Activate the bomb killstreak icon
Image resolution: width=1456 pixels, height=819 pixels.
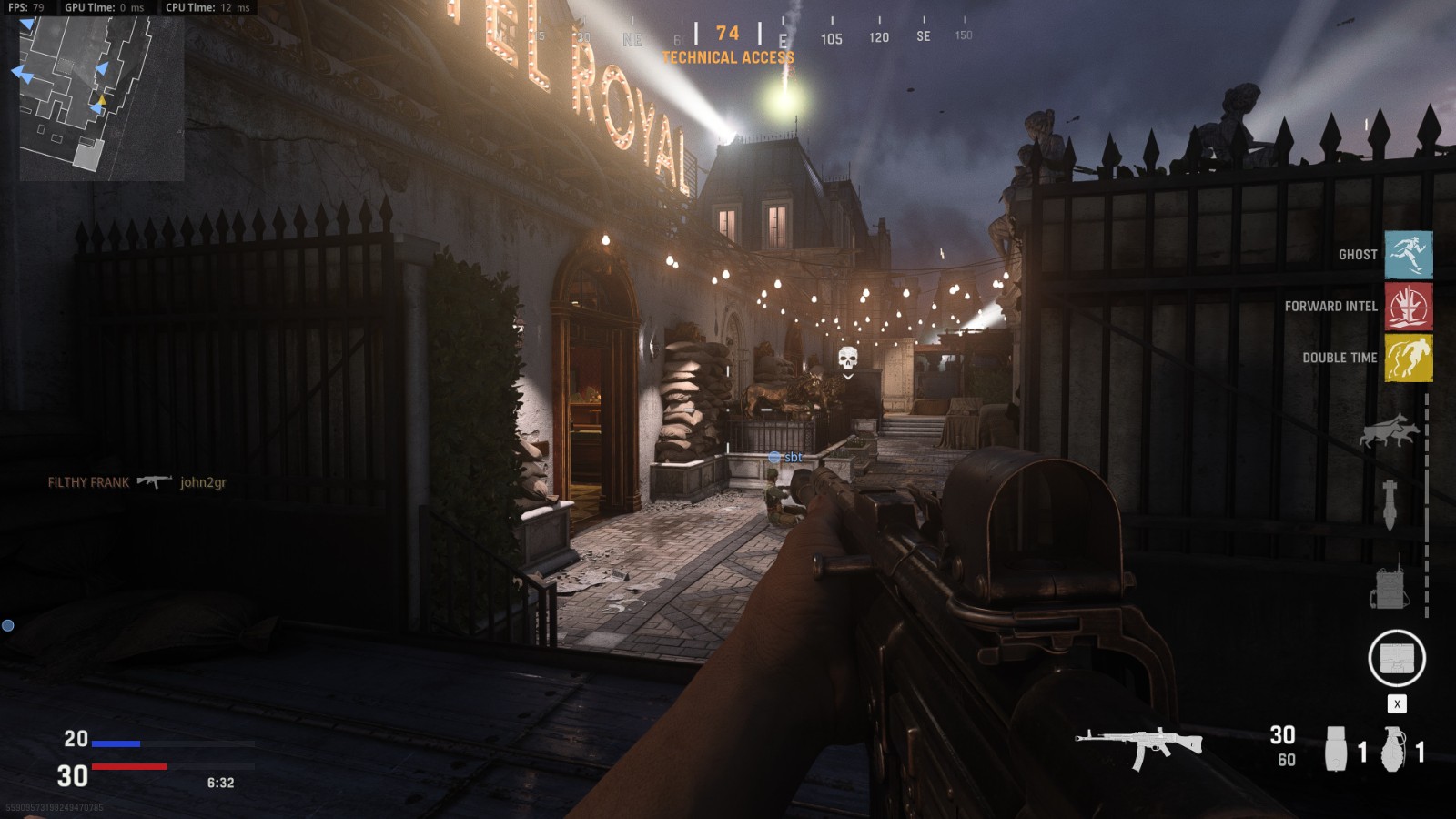click(x=1390, y=504)
